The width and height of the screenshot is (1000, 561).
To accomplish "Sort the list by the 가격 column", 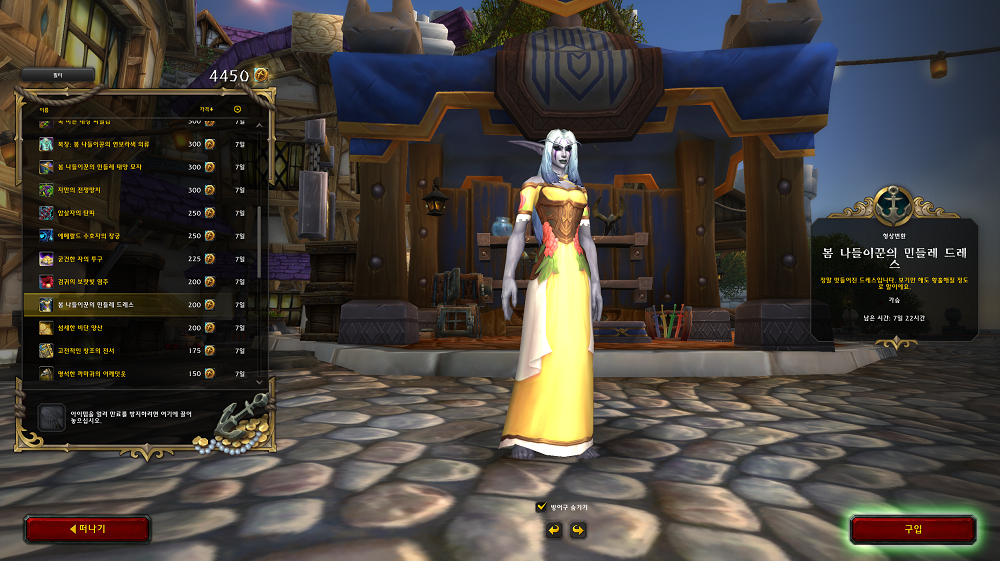I will (x=206, y=109).
